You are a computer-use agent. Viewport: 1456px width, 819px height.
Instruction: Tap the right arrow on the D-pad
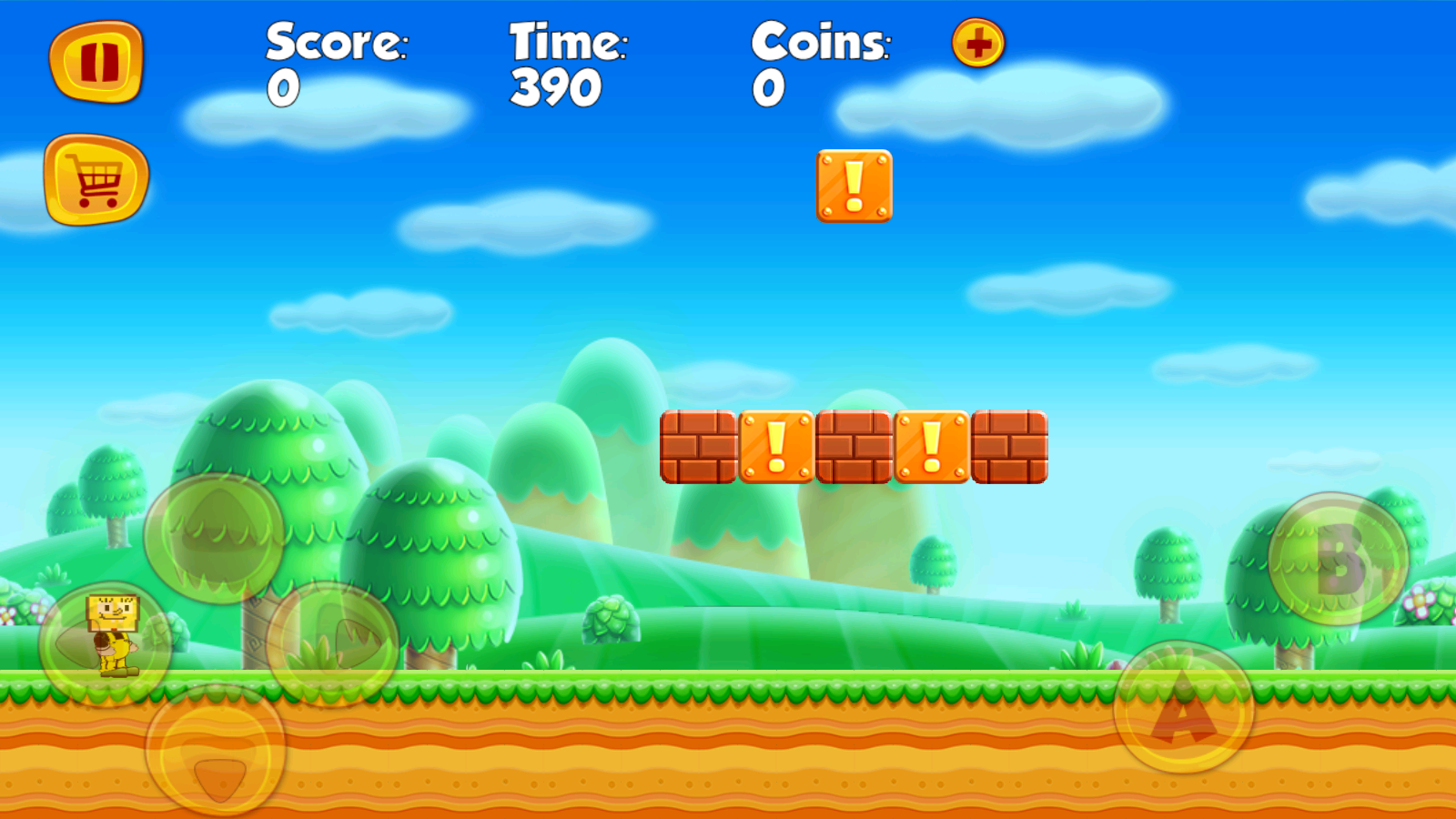click(333, 643)
